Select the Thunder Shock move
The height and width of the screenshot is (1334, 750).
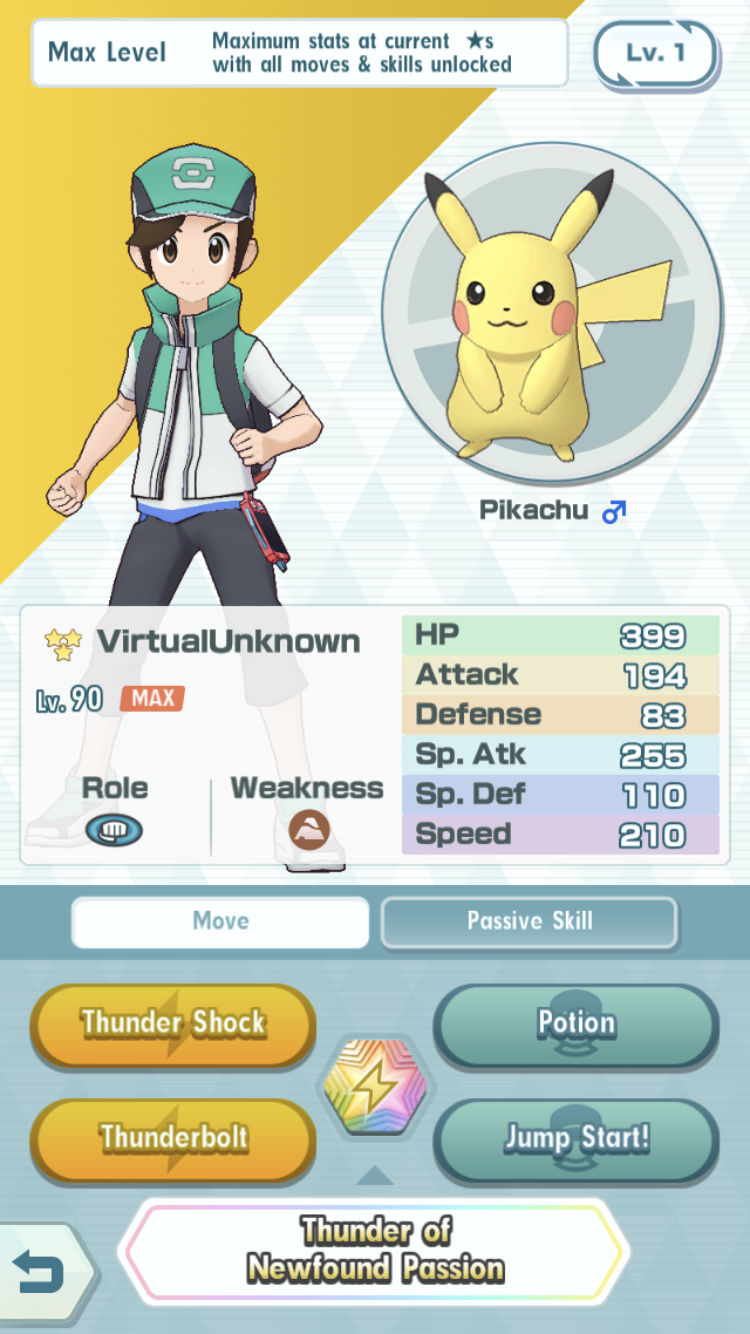click(173, 1024)
